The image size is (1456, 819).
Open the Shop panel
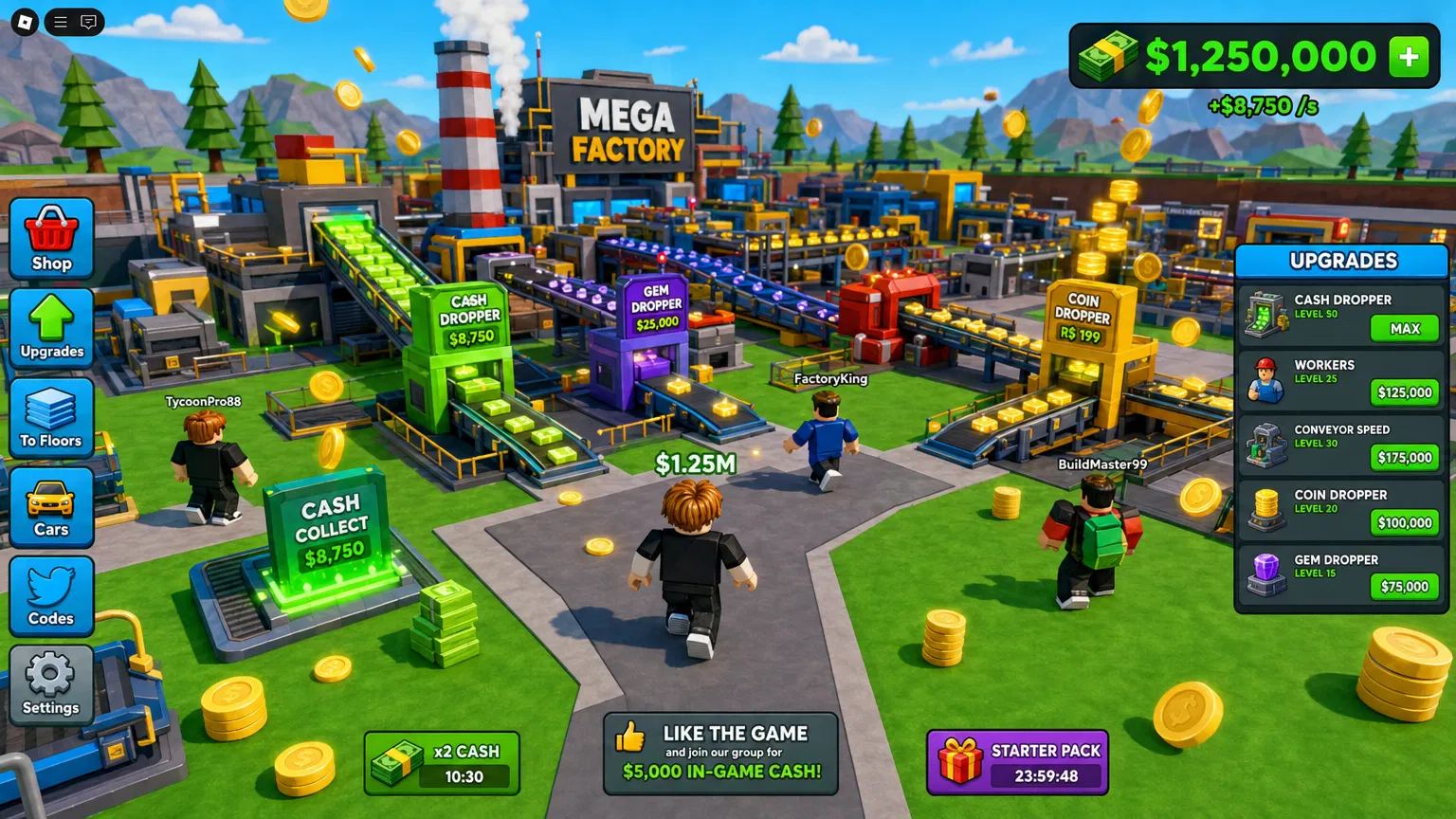pos(51,237)
